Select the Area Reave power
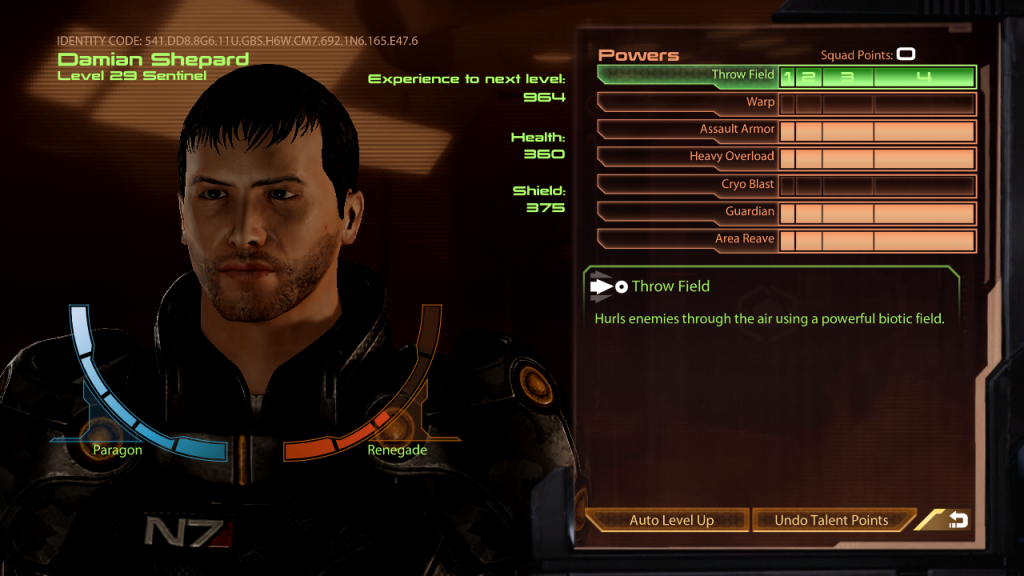The width and height of the screenshot is (1024, 576). tap(688, 240)
